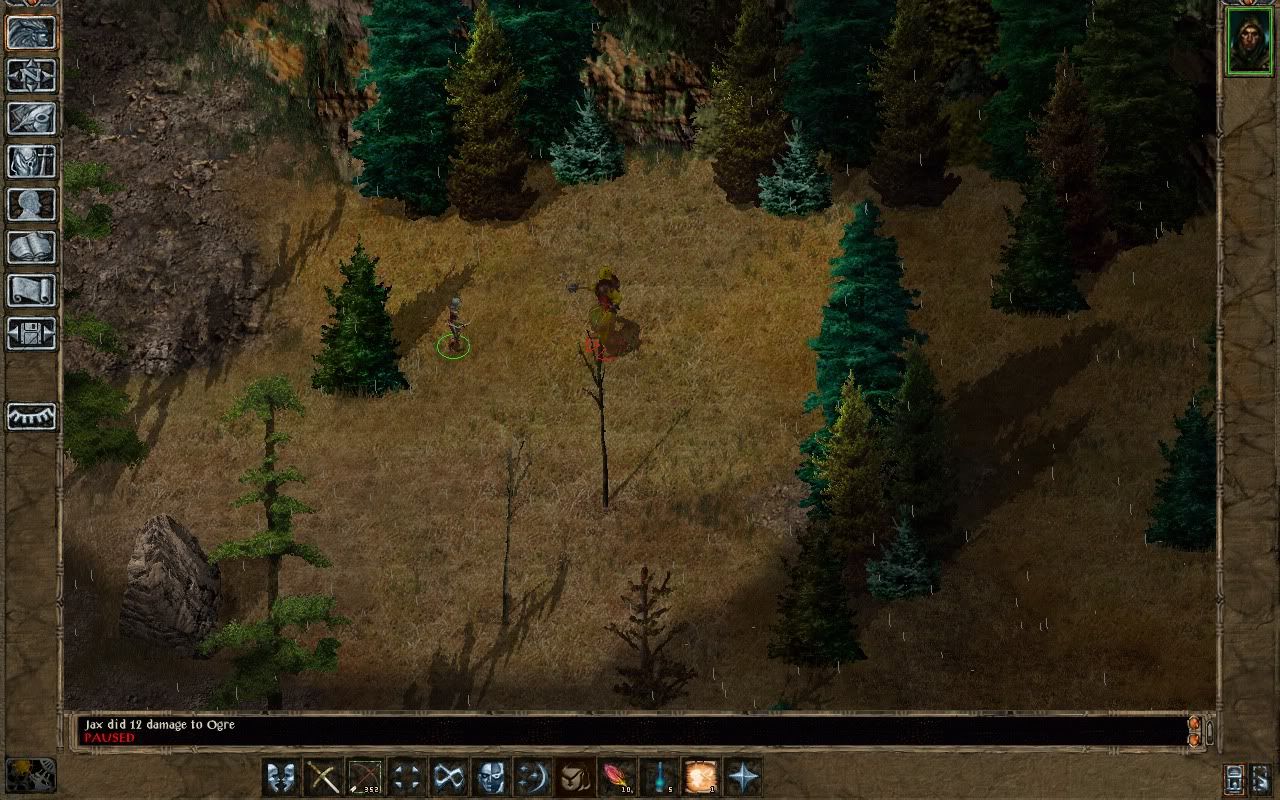
Task: Open the character record silhouette button
Action: (x=32, y=205)
